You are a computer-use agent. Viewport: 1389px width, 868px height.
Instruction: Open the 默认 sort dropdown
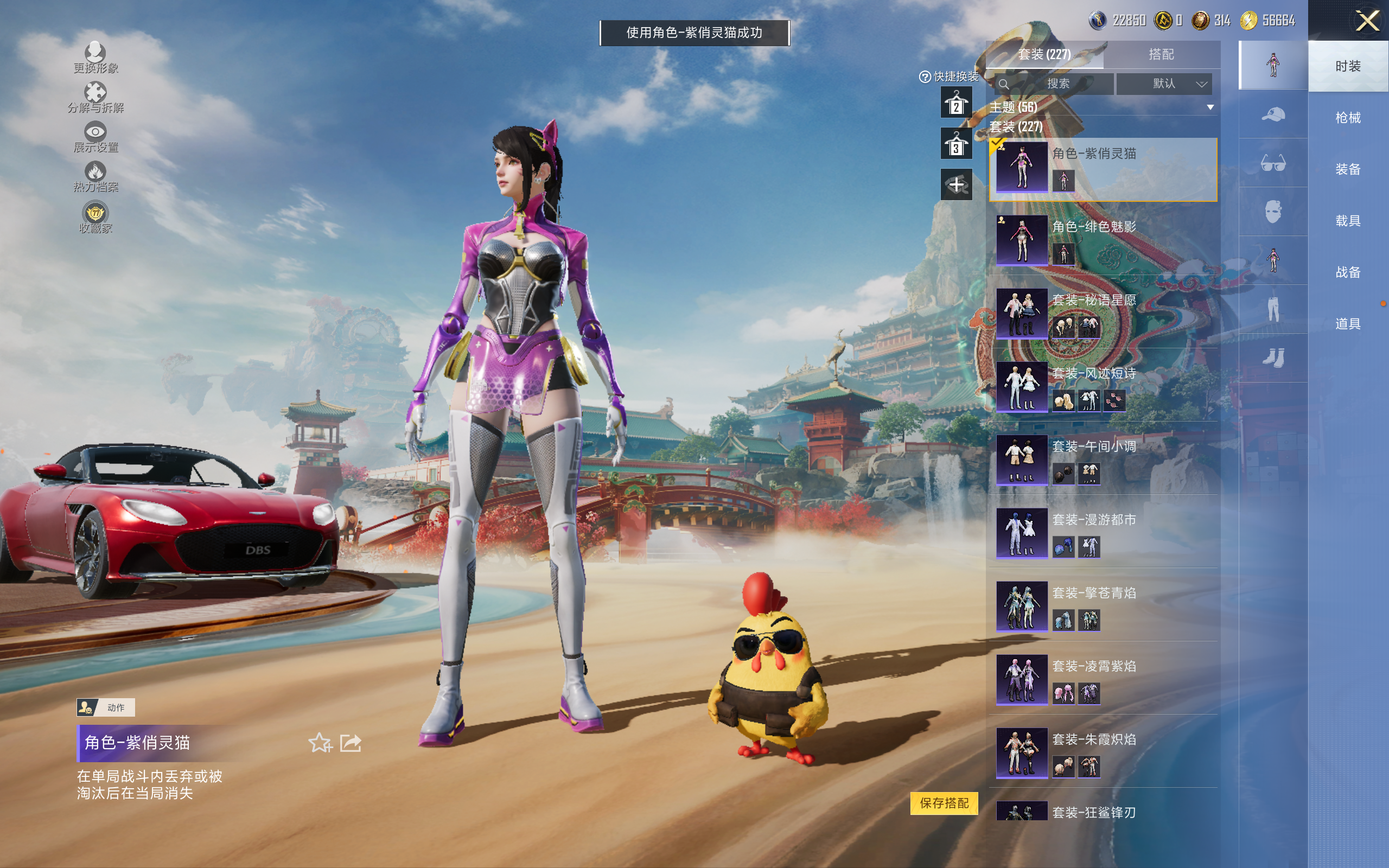1163,84
